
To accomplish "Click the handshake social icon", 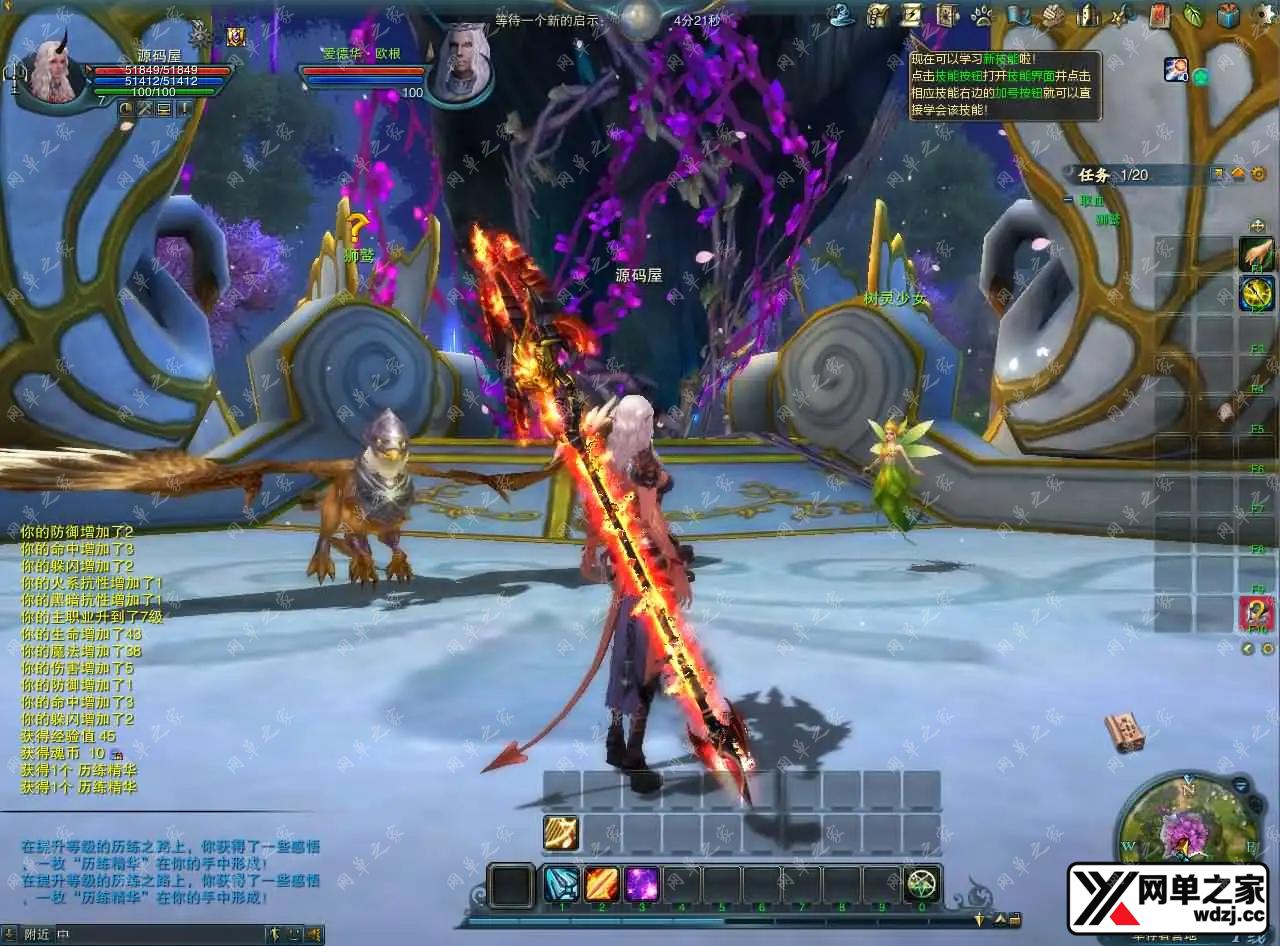I will click(1052, 15).
